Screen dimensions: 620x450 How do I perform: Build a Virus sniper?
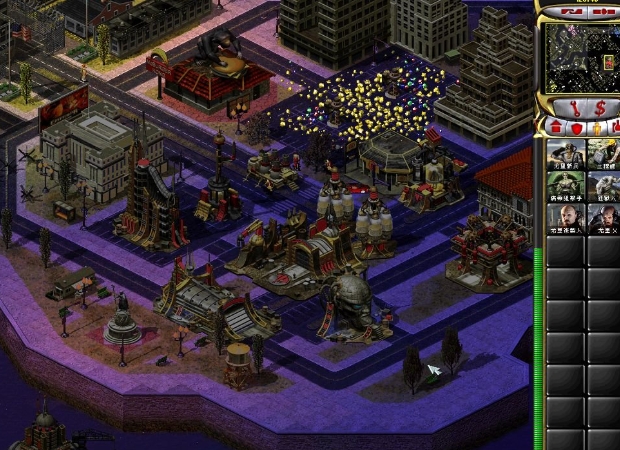(565, 187)
